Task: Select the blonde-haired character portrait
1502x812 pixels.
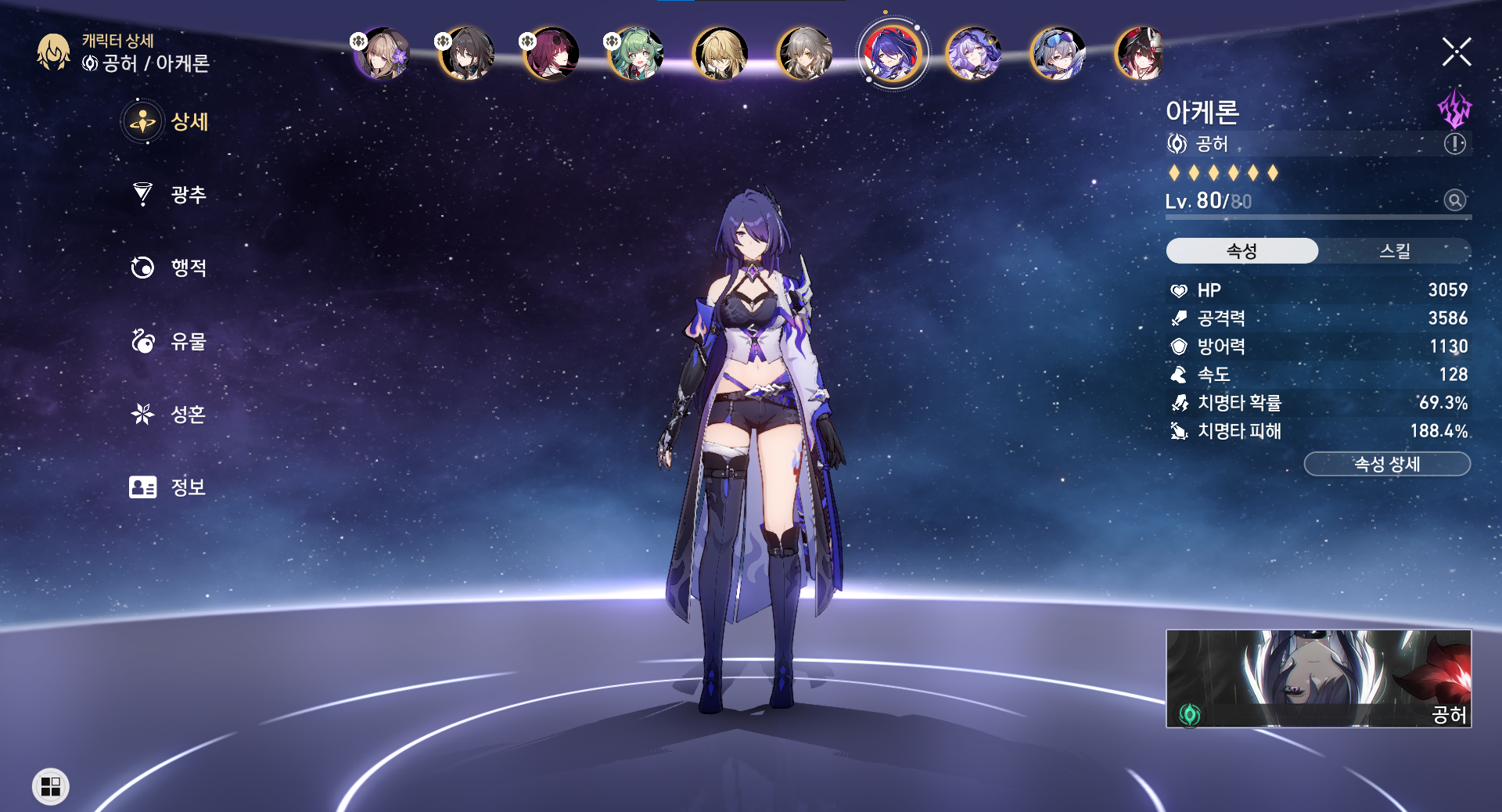Action: point(720,54)
